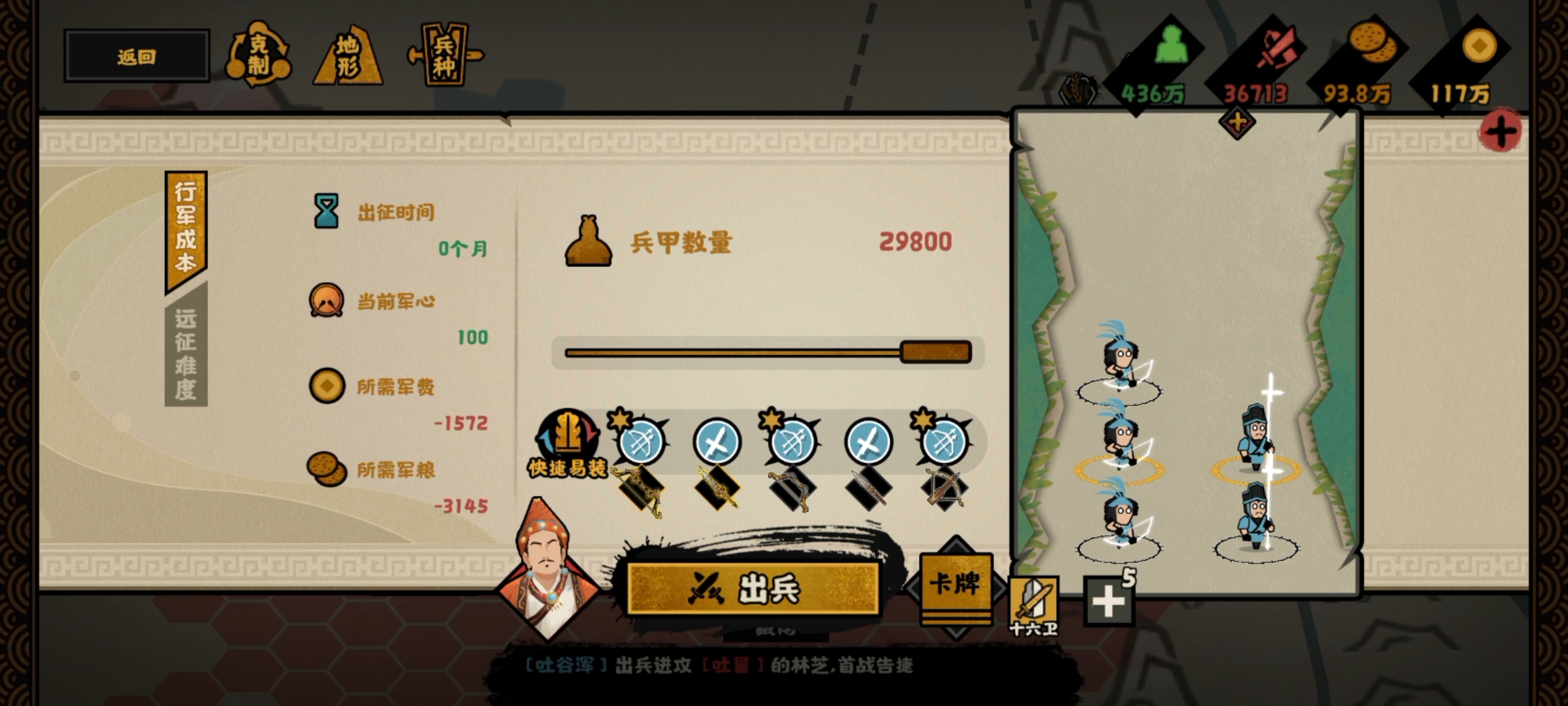Click the 返回 back button
This screenshot has height=706, width=1568.
coord(135,56)
